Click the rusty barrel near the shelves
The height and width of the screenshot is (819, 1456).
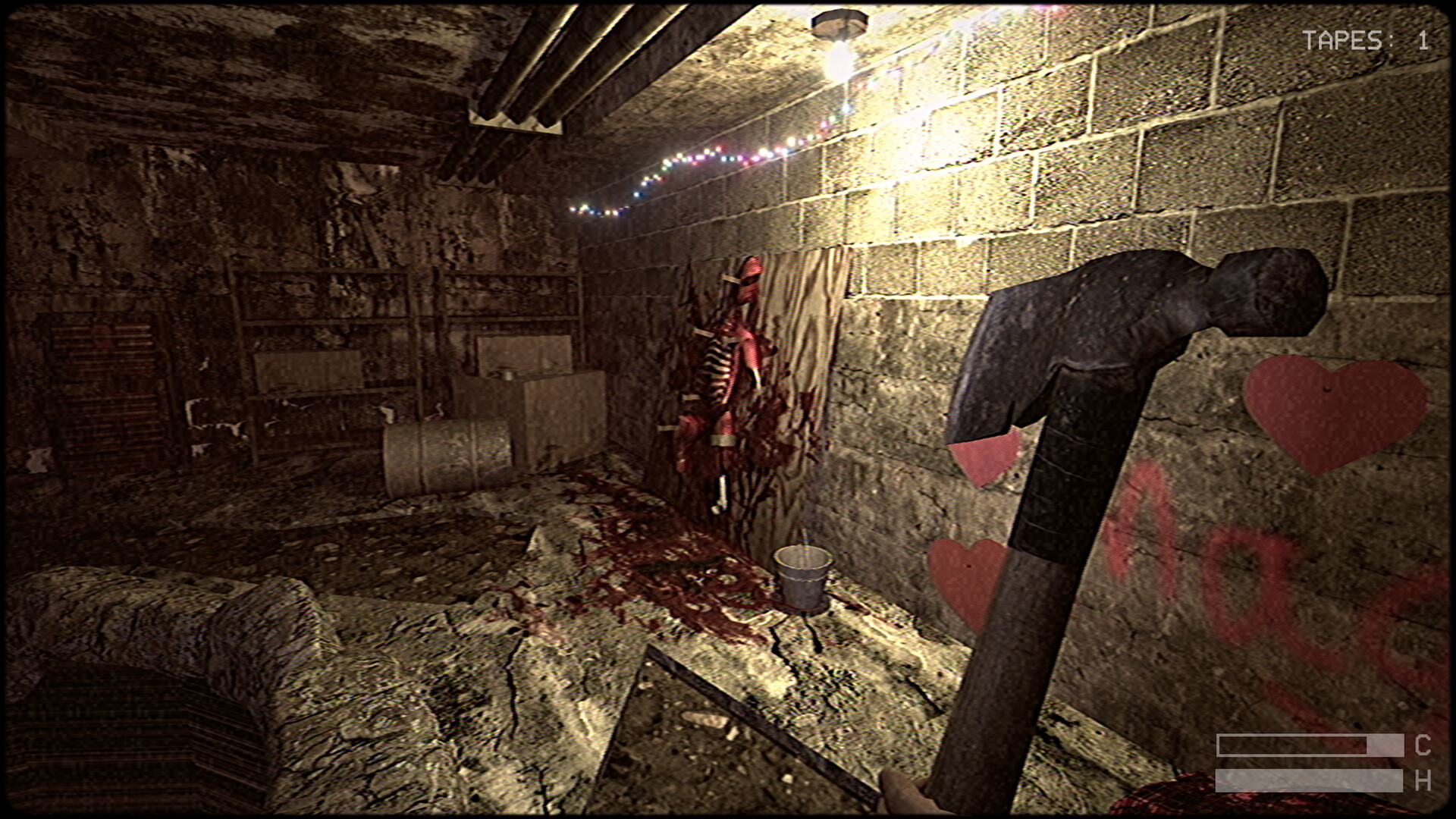point(447,455)
